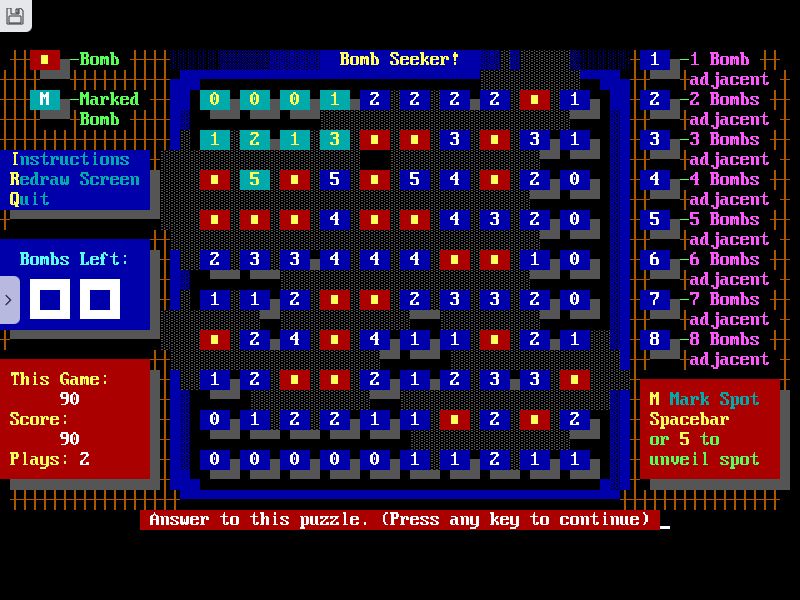
Task: Click the save disk icon
Action: [15, 14]
